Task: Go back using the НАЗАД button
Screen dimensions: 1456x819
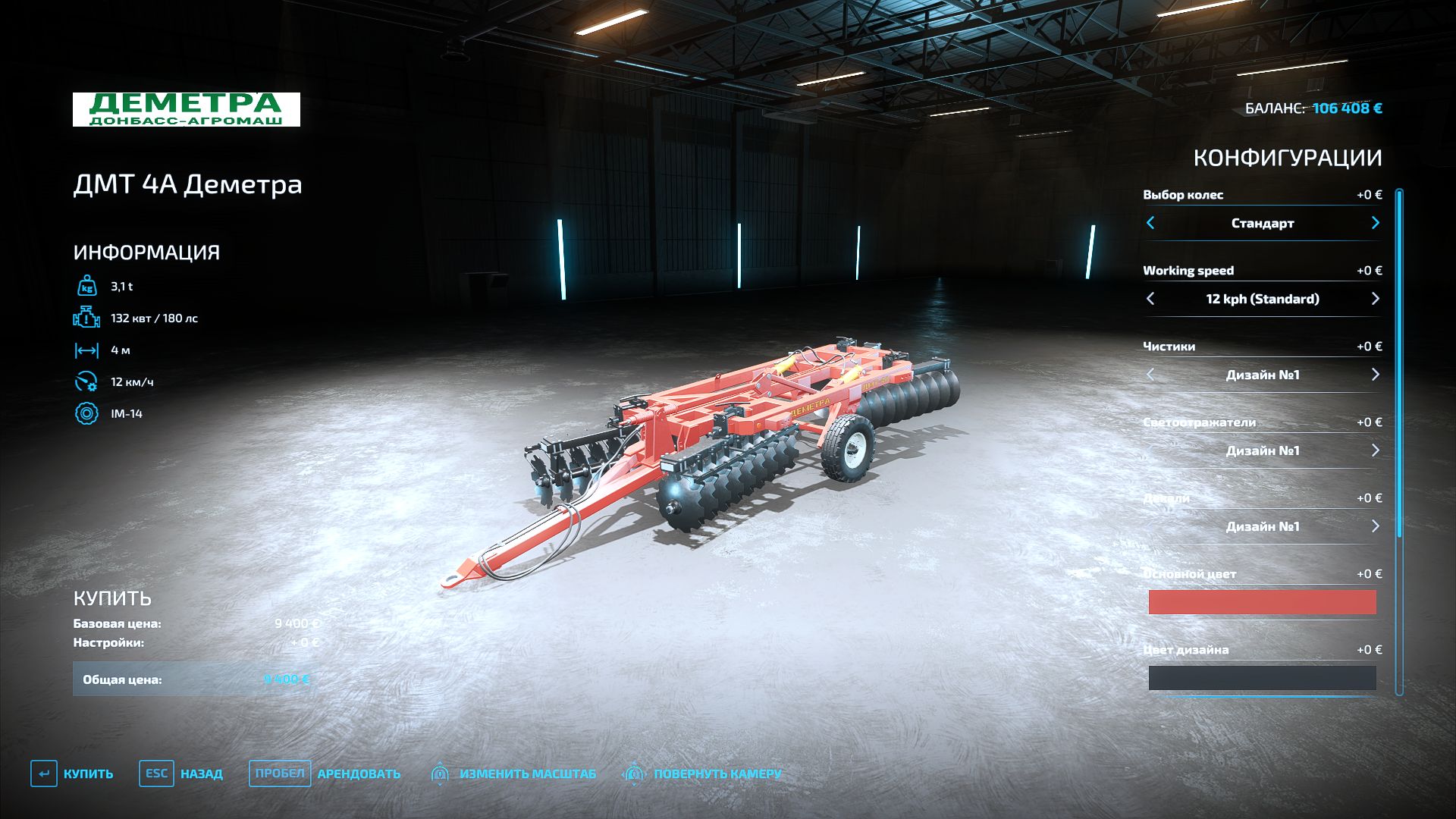Action: point(182,773)
